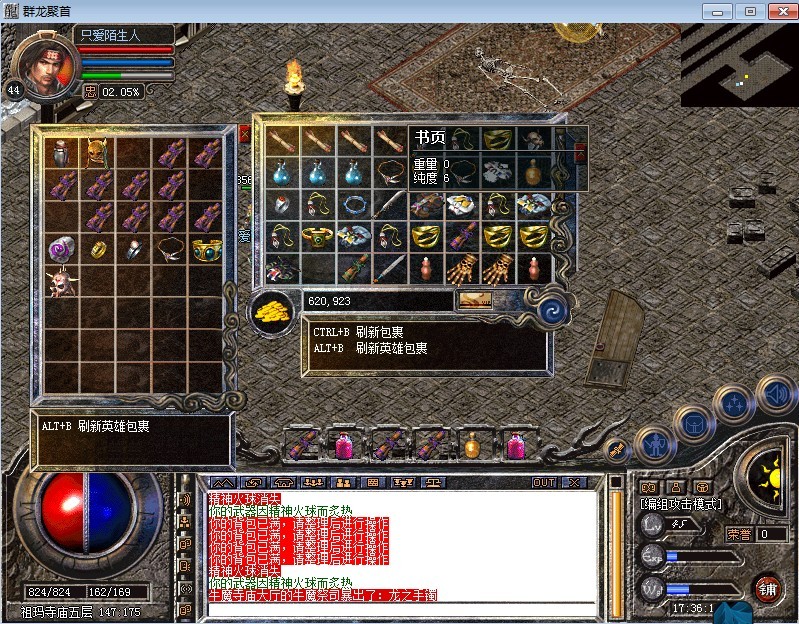Open the minimap
This screenshot has height=624, width=799.
pyautogui.click(x=739, y=64)
